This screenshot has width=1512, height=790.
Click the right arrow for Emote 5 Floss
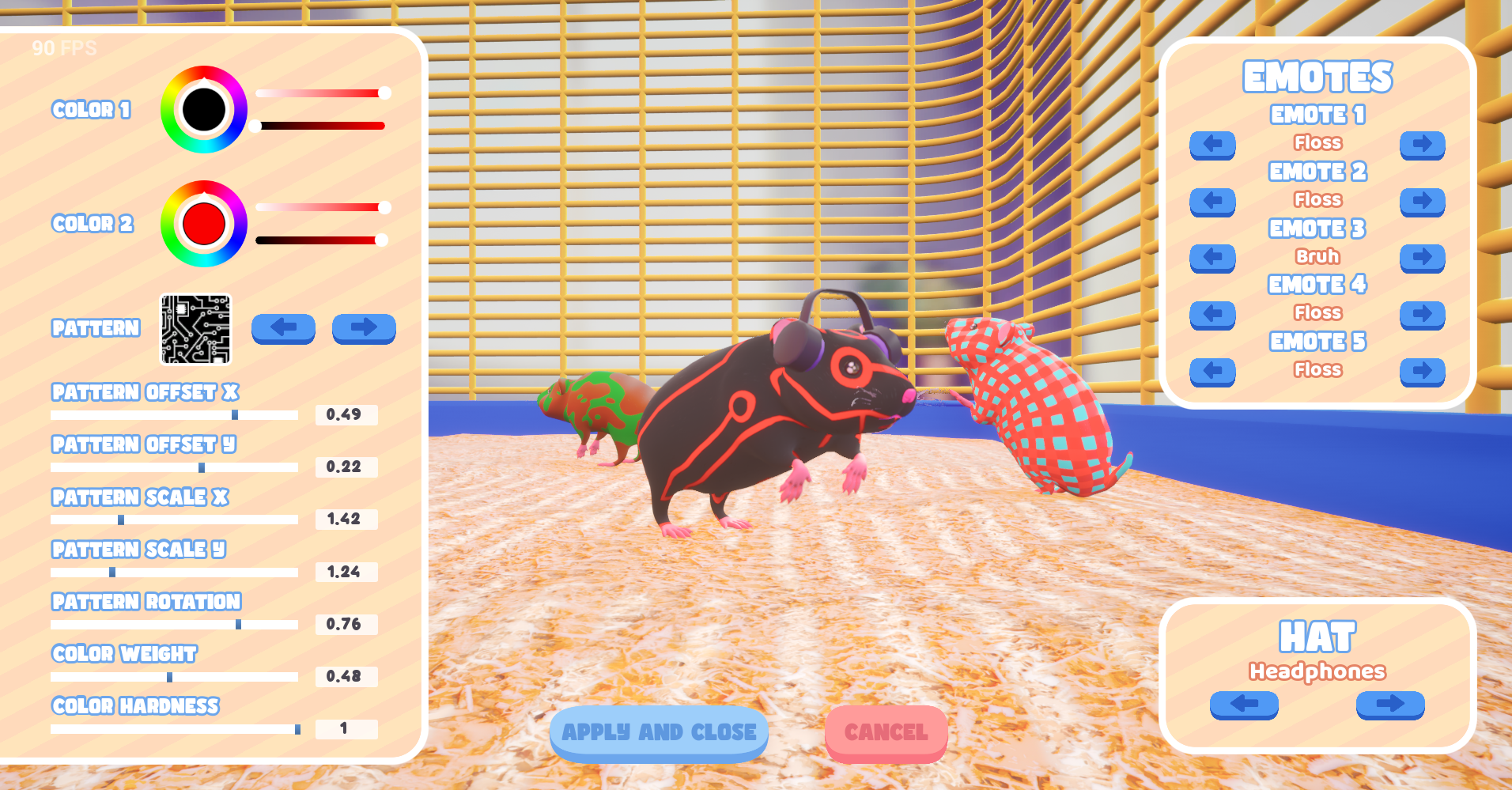(x=1422, y=371)
